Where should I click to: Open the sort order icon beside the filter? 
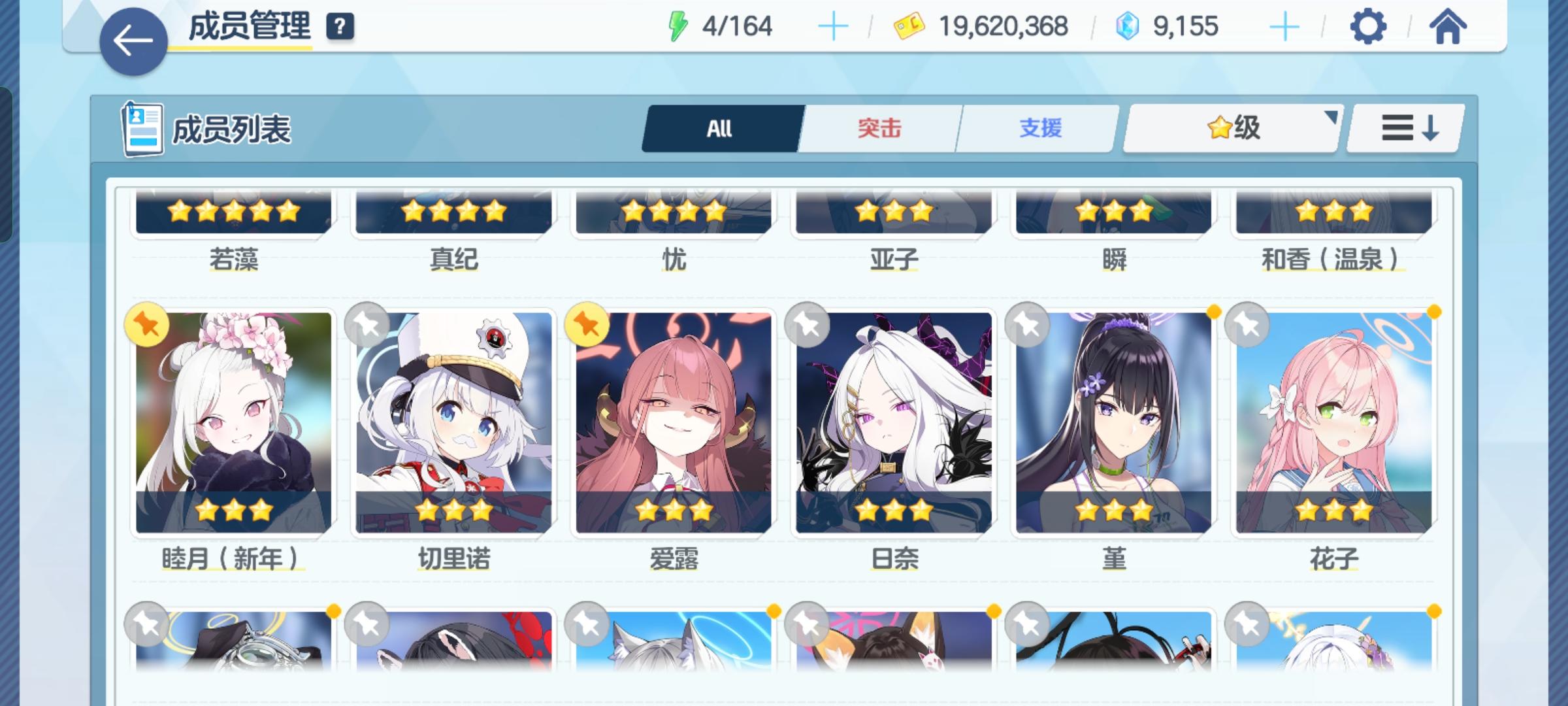coord(1405,128)
